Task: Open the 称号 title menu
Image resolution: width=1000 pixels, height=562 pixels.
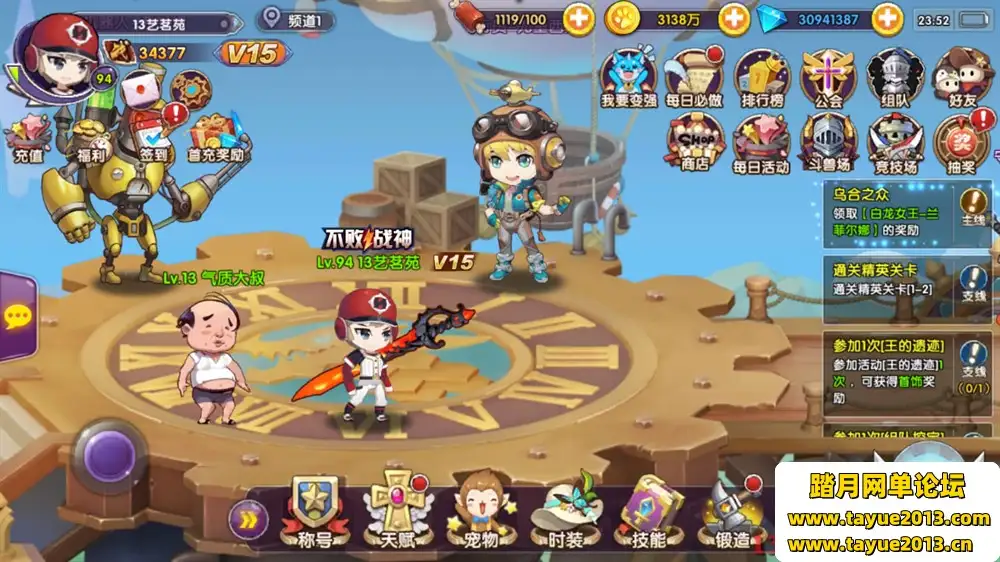Action: (x=310, y=510)
